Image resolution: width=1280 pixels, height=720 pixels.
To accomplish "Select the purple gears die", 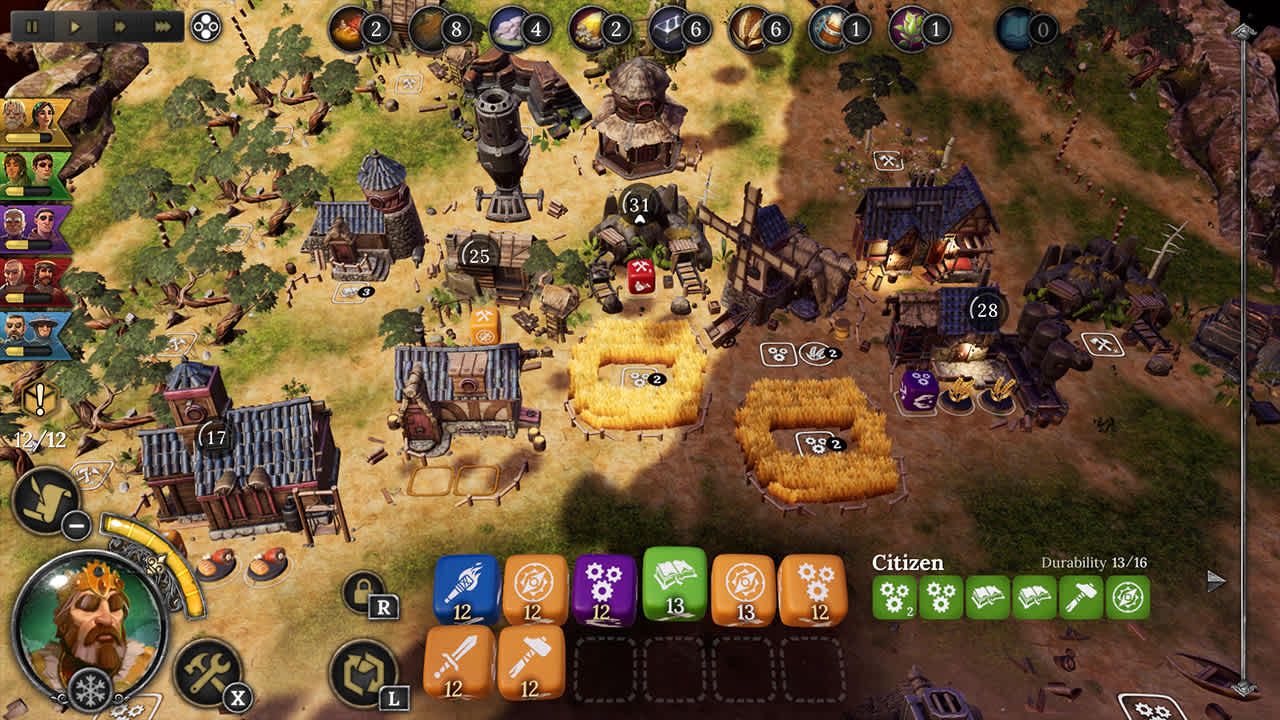I will tap(600, 590).
